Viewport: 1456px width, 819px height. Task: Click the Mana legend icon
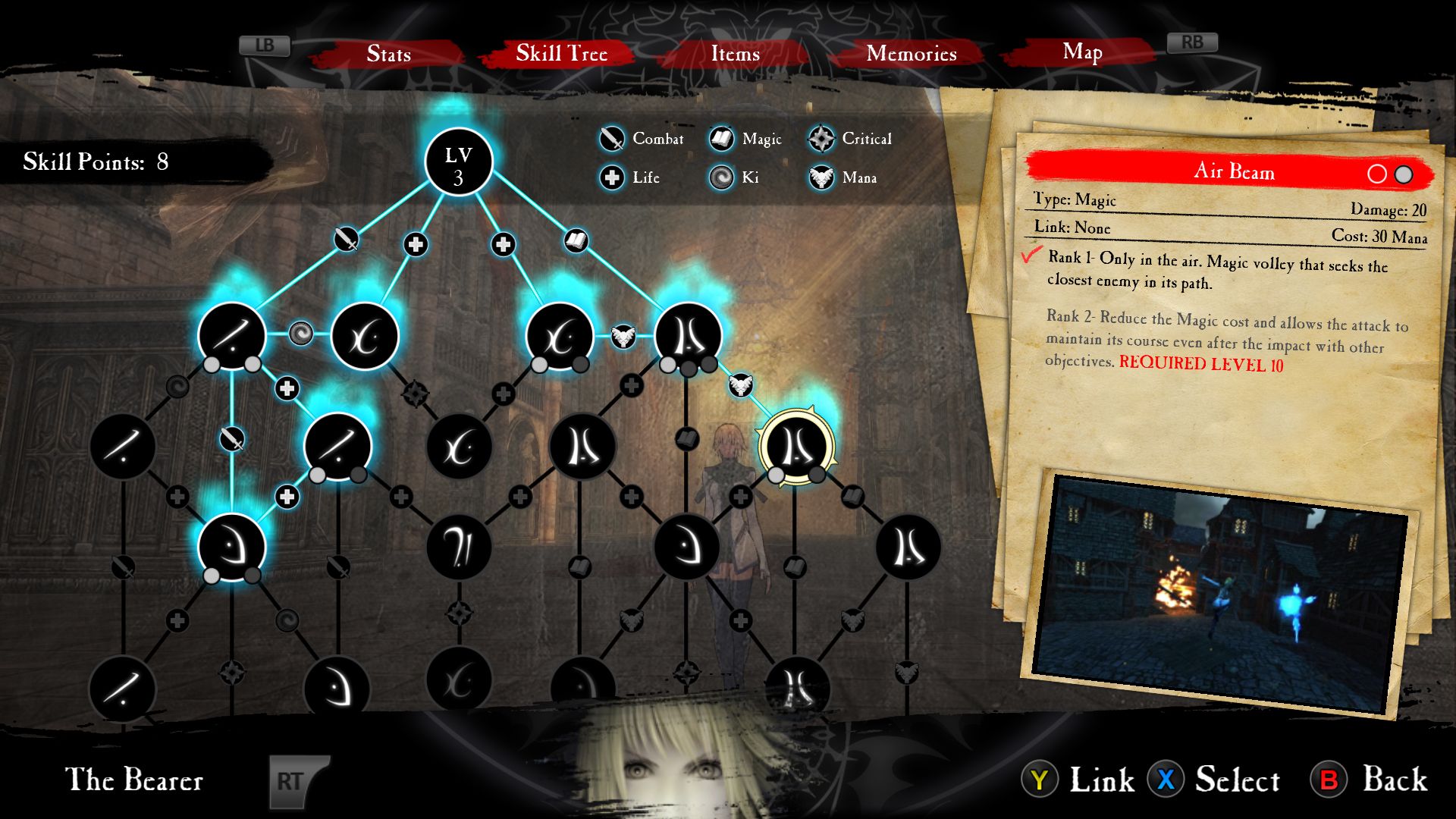click(x=821, y=178)
